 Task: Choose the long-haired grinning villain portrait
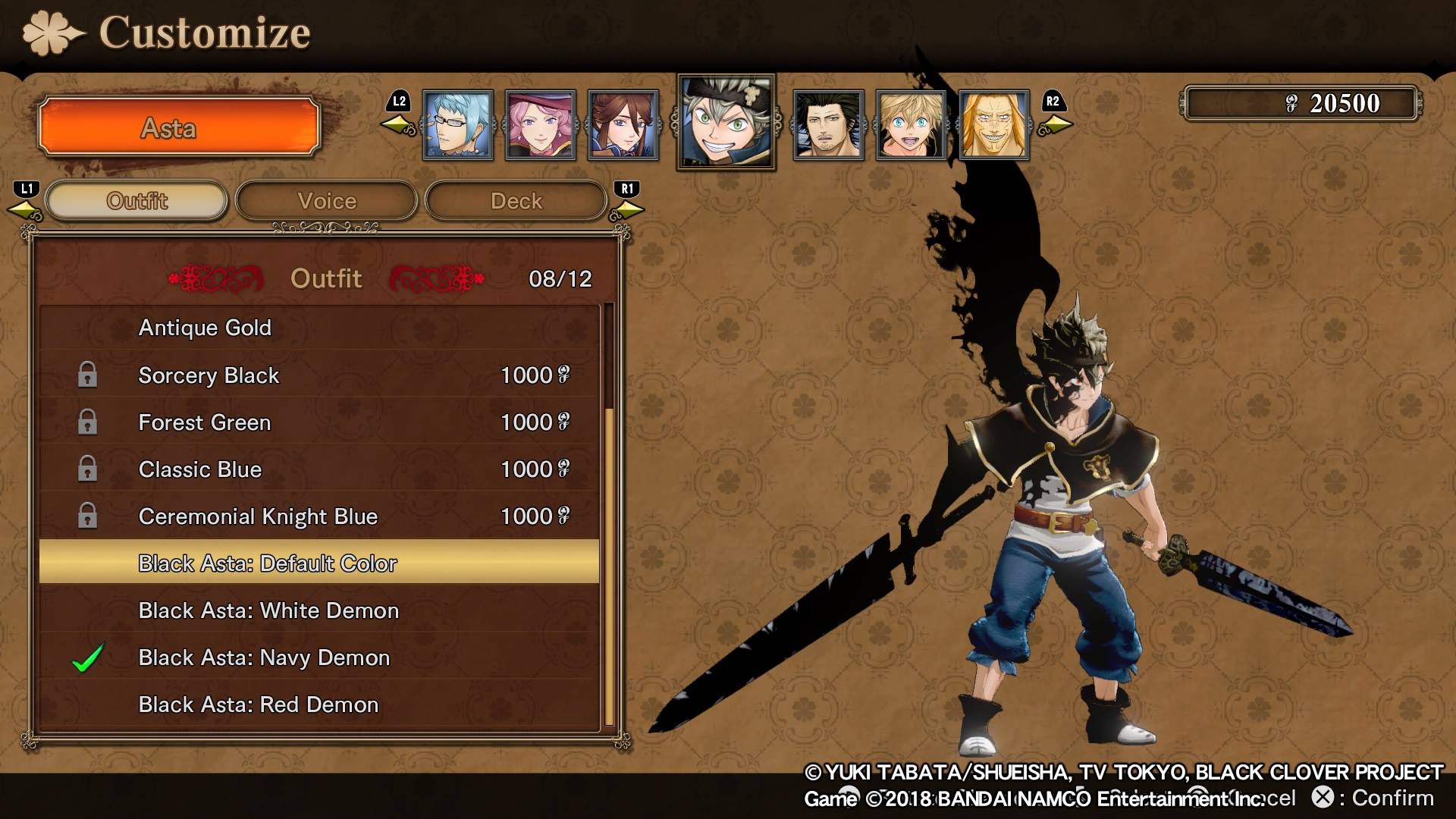tap(993, 125)
